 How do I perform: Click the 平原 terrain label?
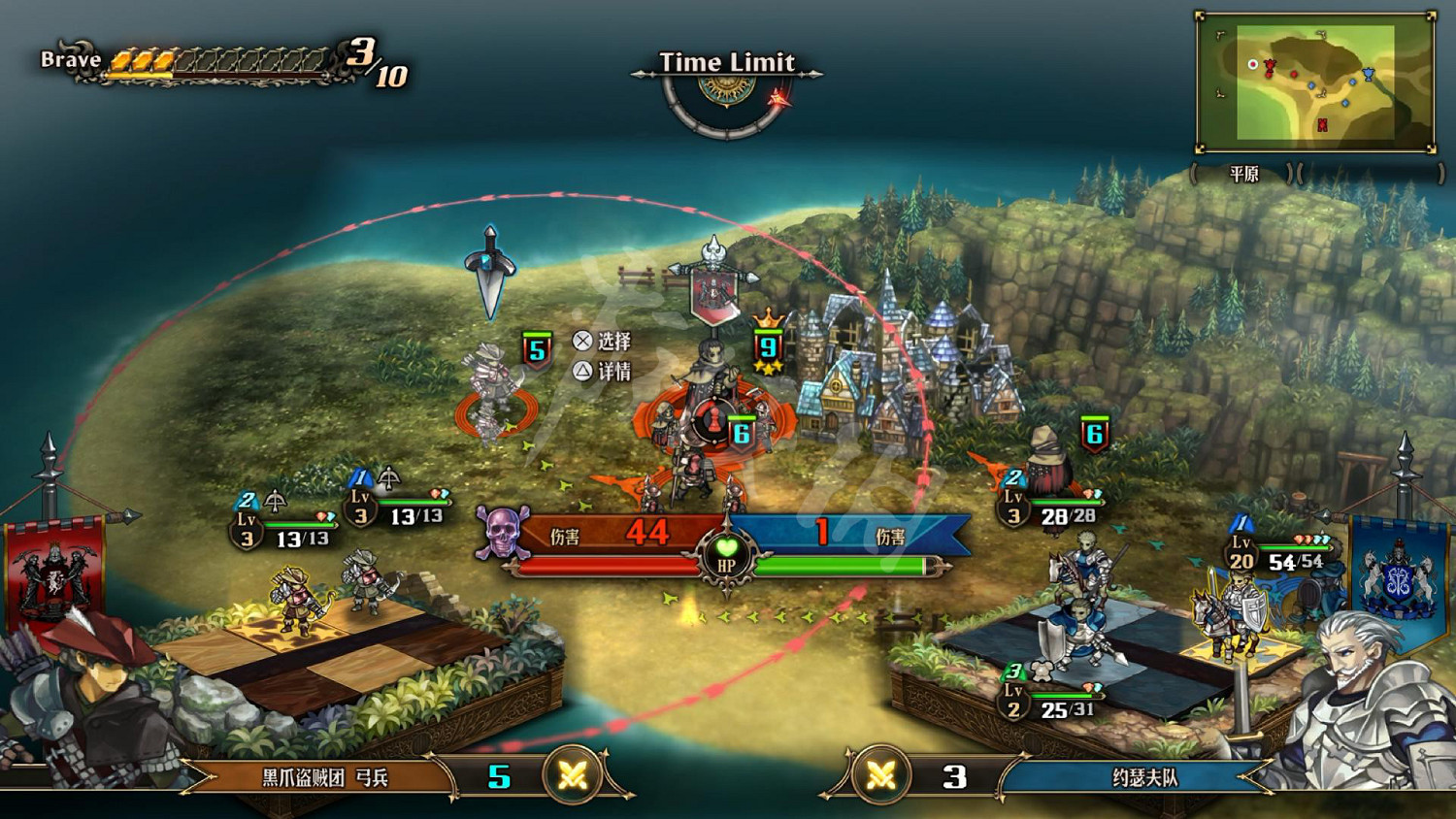(1244, 175)
